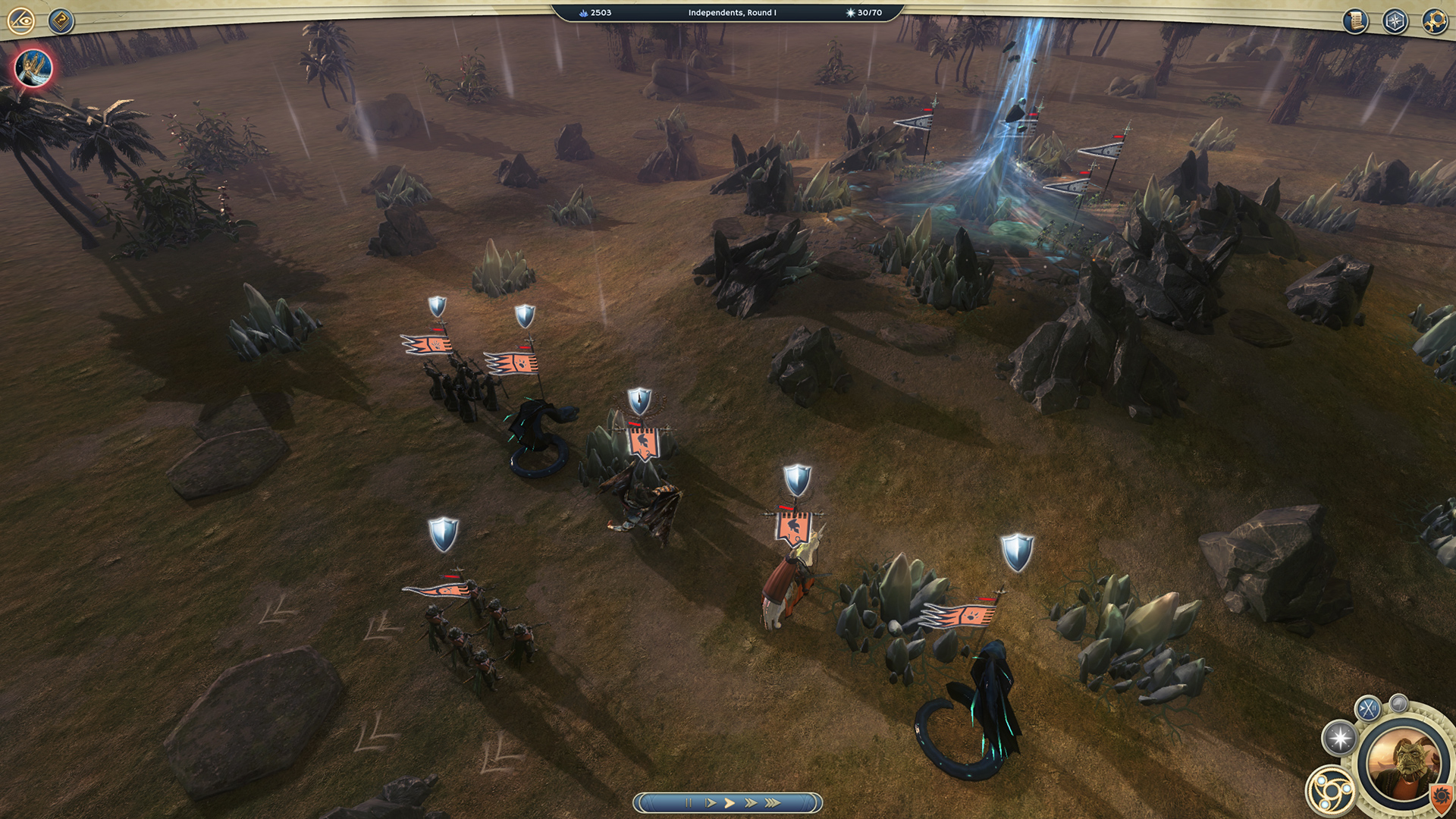Viewport: 1456px width, 819px height.
Task: Click the casting points 30/70 display
Action: pyautogui.click(x=862, y=12)
